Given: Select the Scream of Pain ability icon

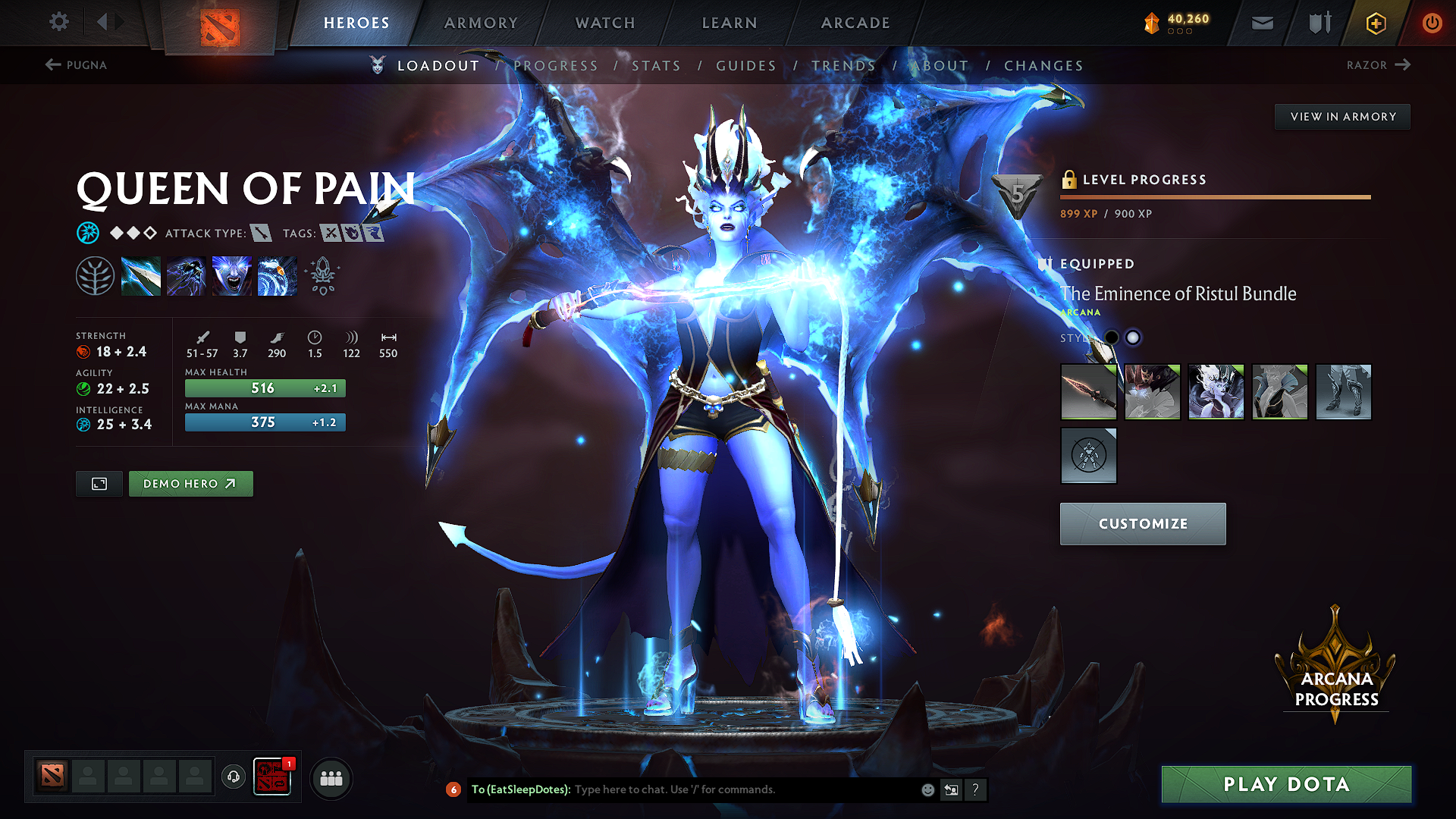Looking at the screenshot, I should pyautogui.click(x=232, y=276).
